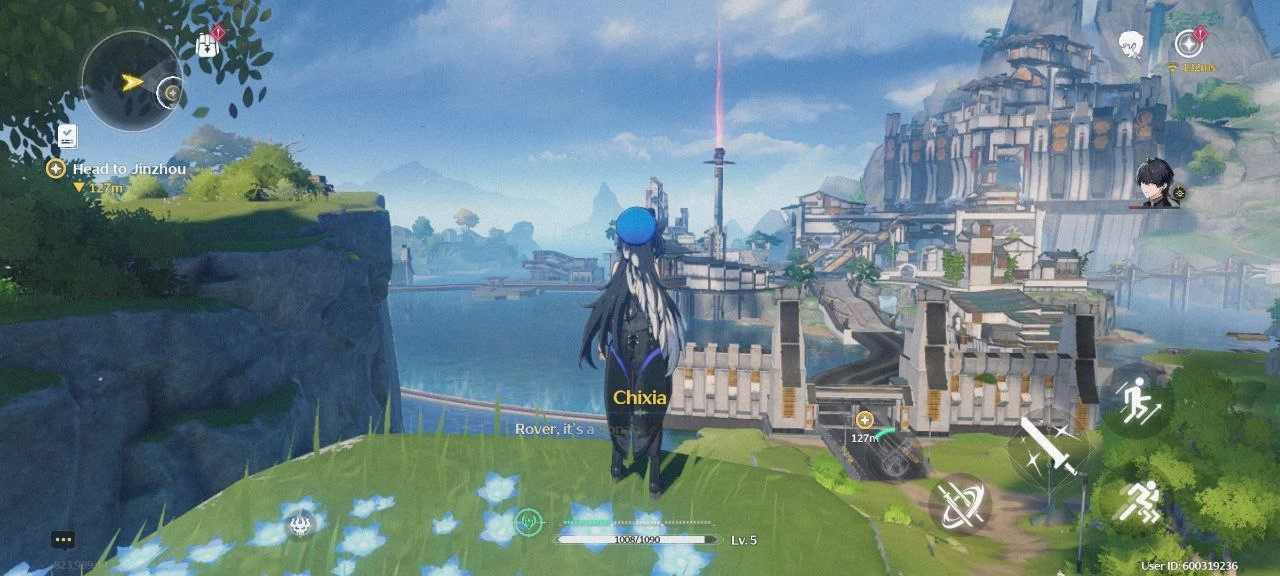Switch to the dark-haired team member portrait

[x=1156, y=184]
